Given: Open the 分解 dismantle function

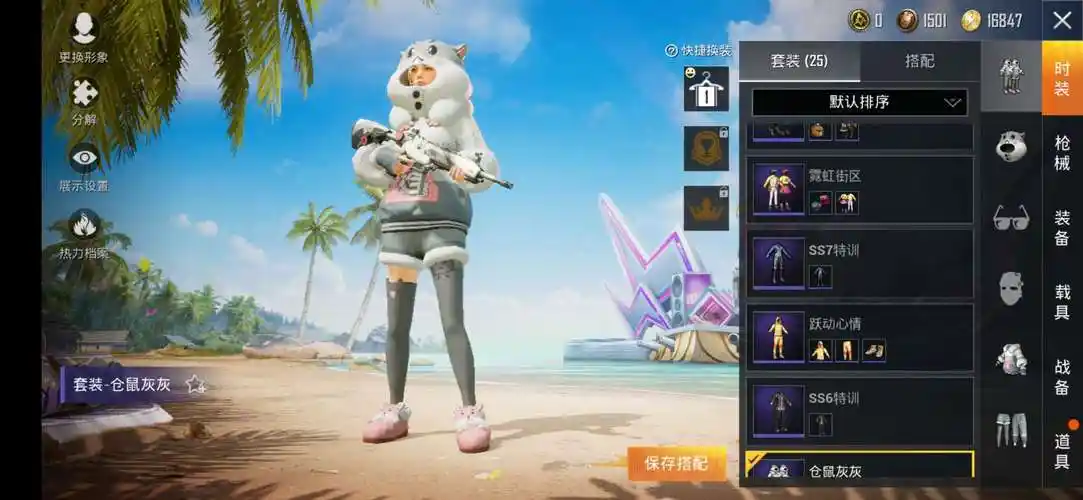Looking at the screenshot, I should point(84,100).
